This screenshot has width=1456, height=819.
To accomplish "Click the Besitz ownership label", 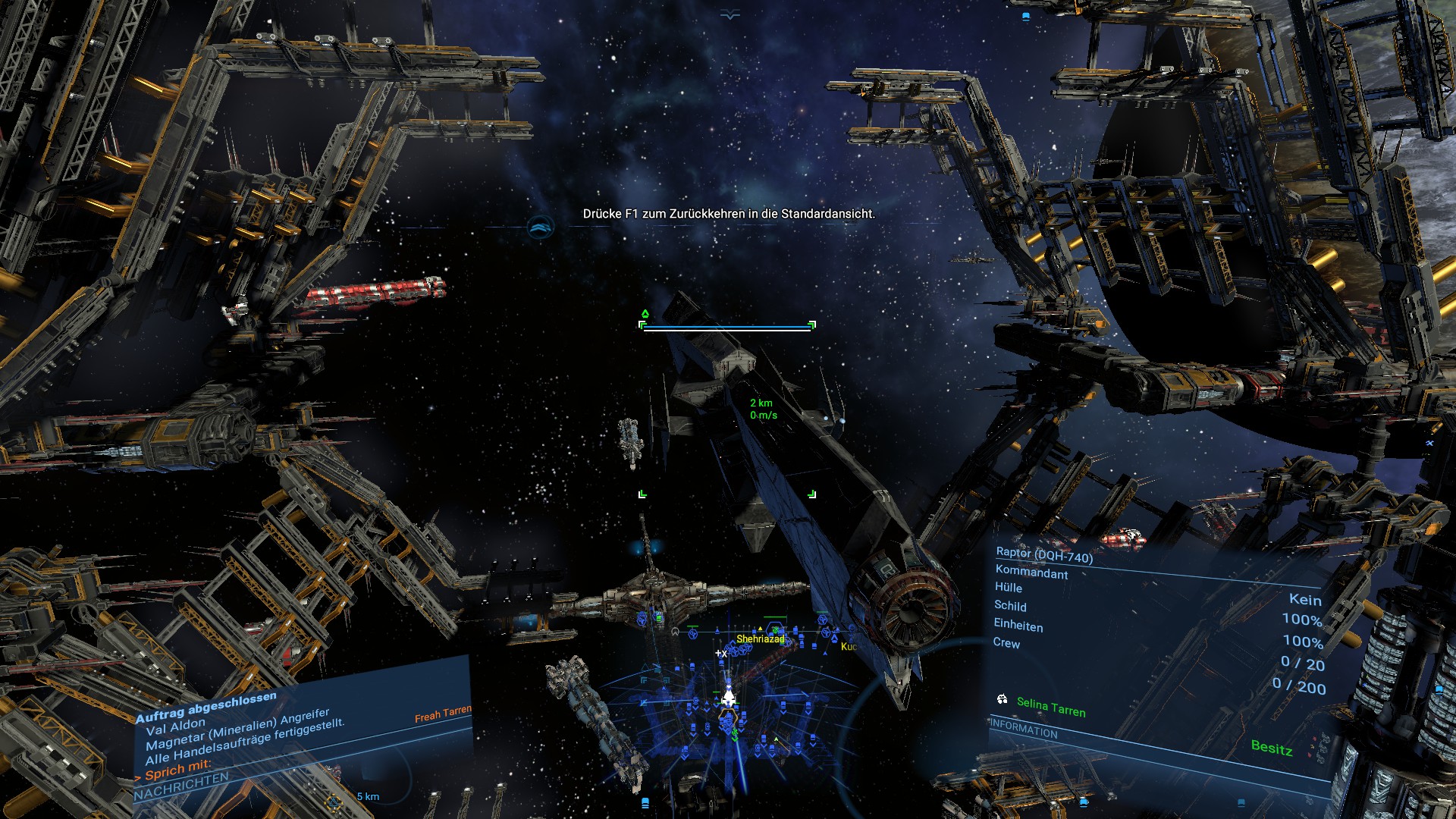I will click(1271, 748).
